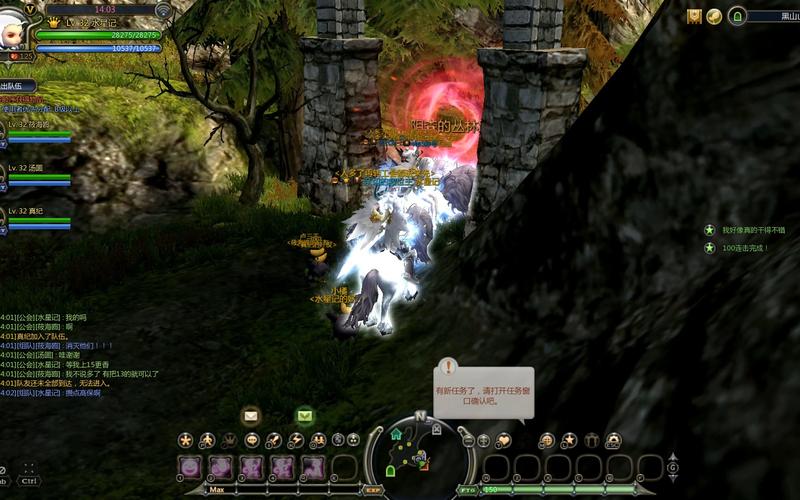Click the lightning bolt menu icon
Viewport: 800px width, 500px height.
[296, 440]
